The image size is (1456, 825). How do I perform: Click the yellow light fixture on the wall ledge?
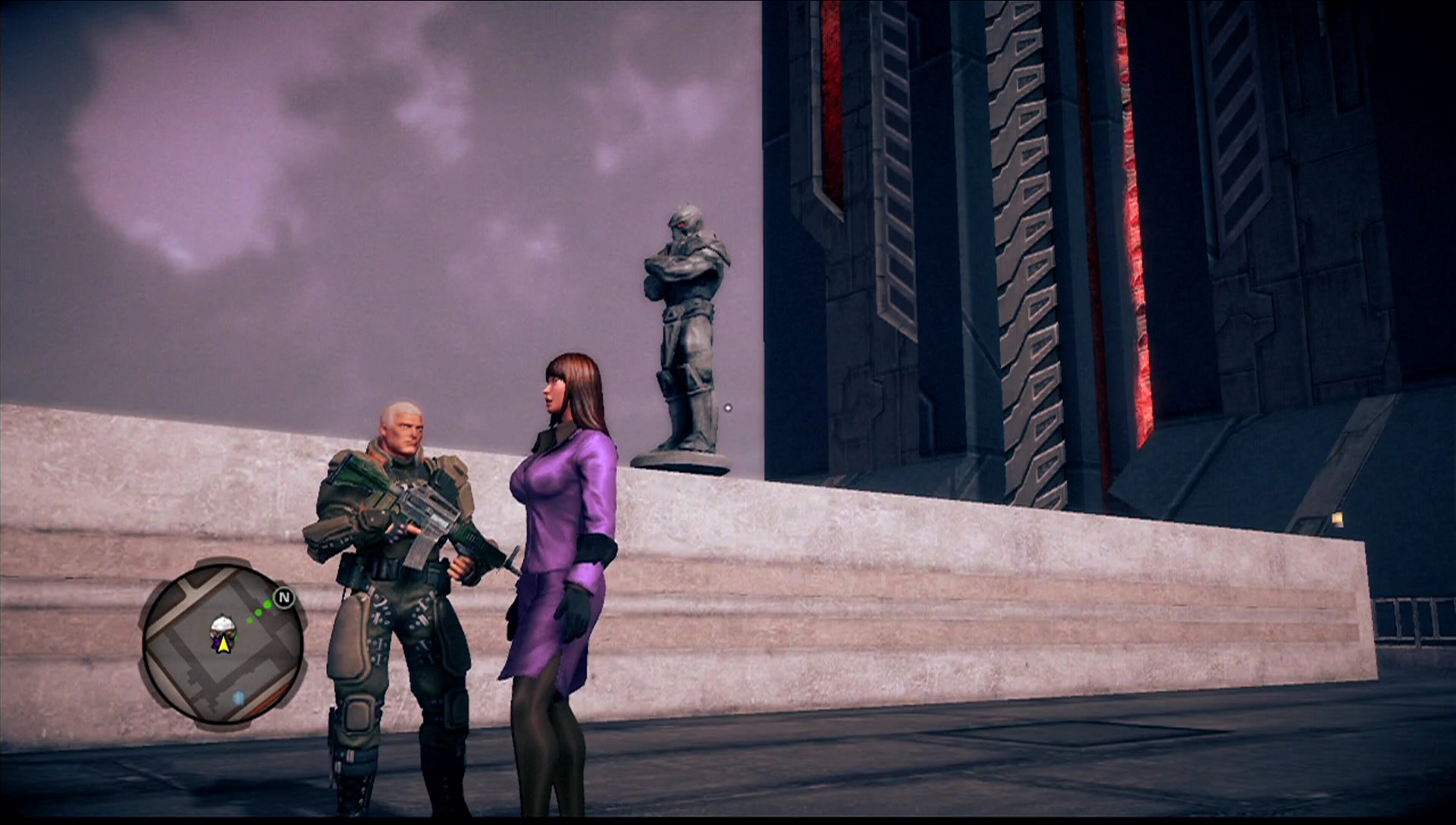click(x=1338, y=519)
